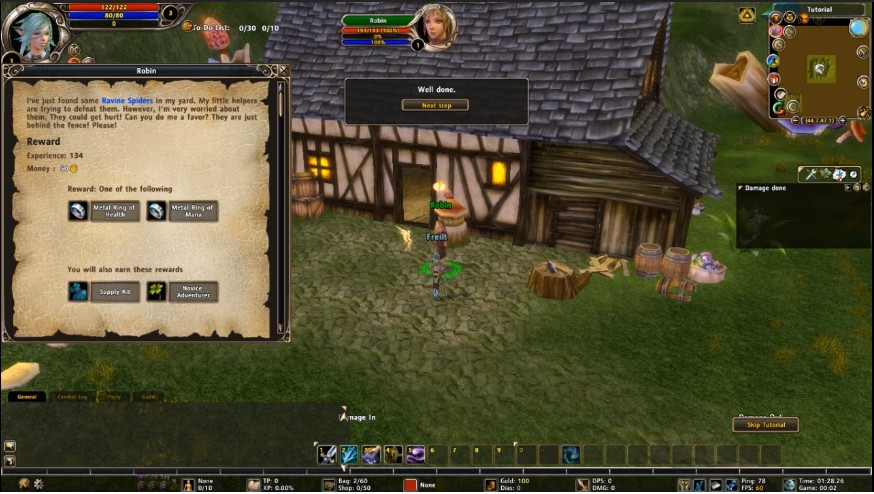
Task: Switch to the Combat log tab
Action: pos(71,397)
